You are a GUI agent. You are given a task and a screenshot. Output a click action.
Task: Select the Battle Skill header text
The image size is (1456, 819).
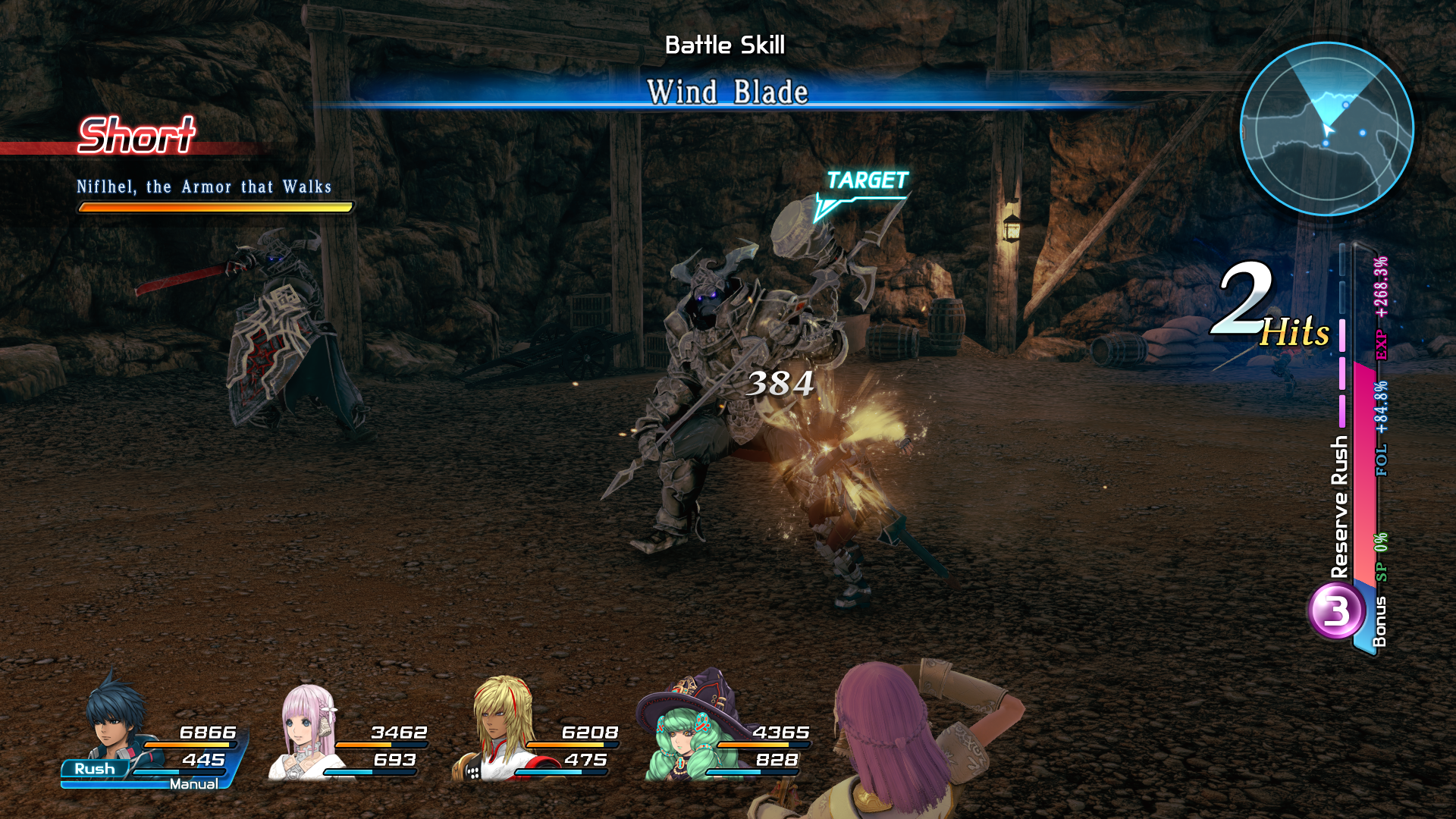click(x=724, y=45)
